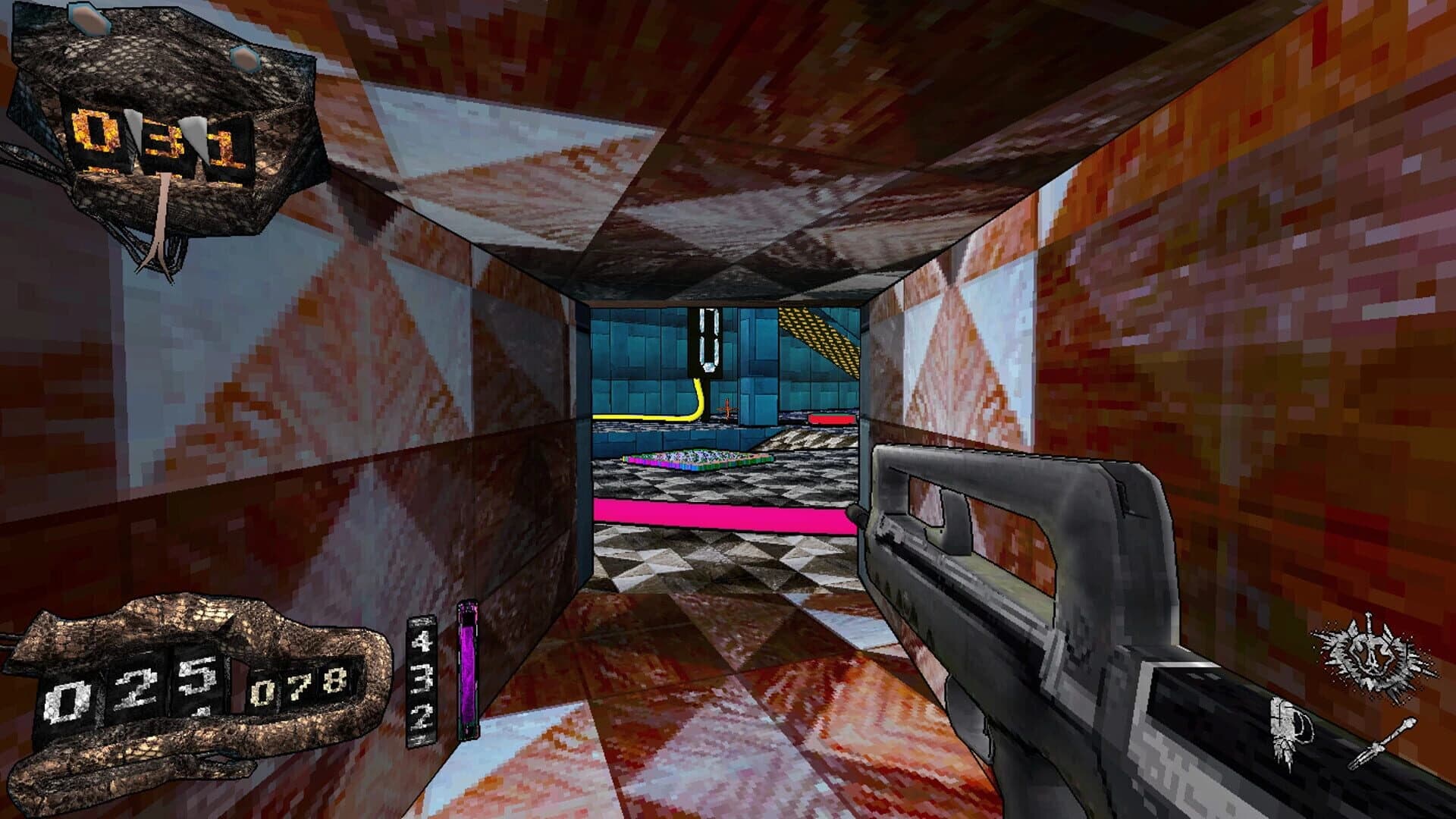The height and width of the screenshot is (819, 1456).
Task: Click the rainbow-edged platform in the far room
Action: pos(698,459)
